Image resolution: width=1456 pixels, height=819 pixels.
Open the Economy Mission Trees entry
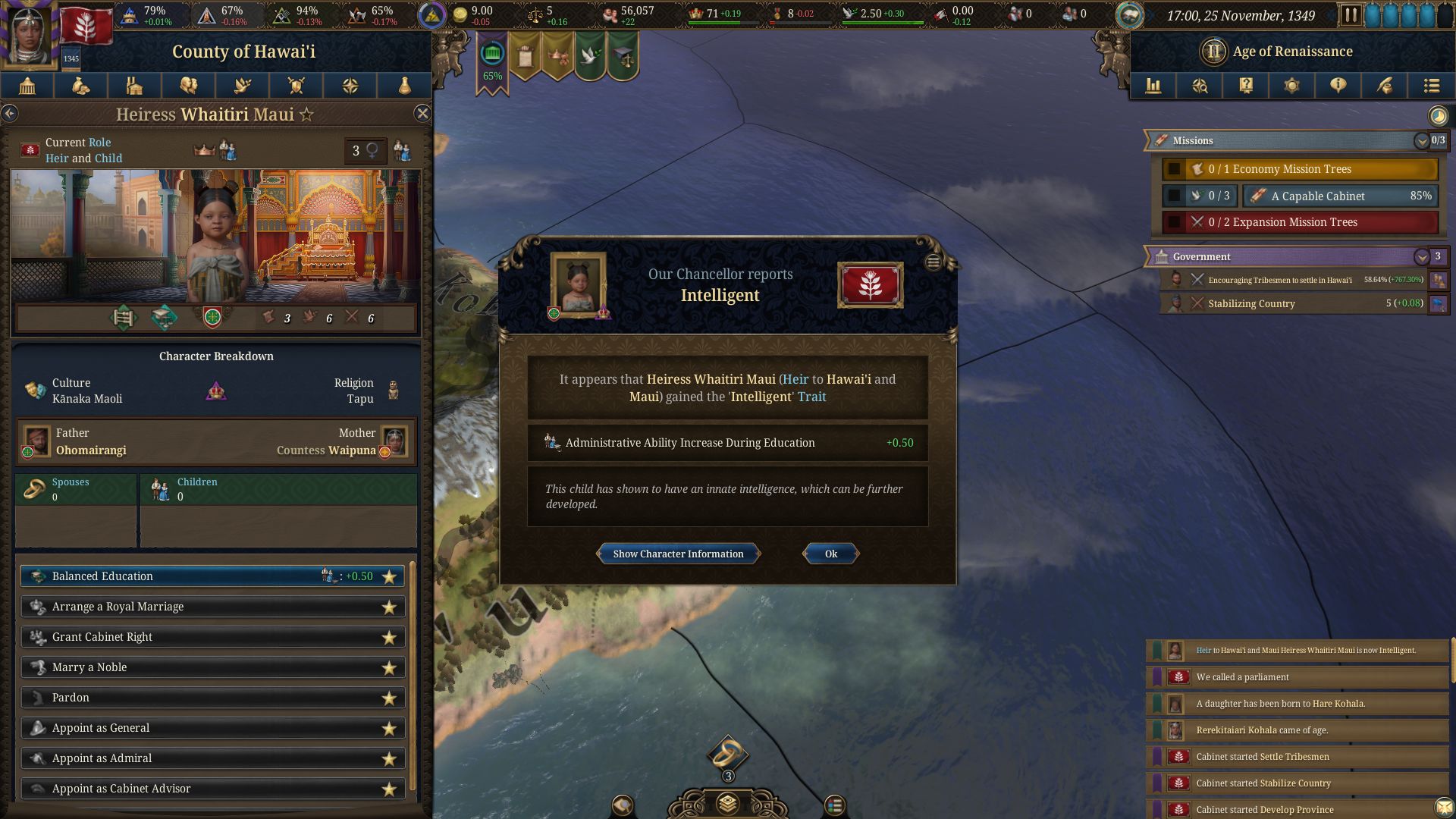pos(1300,169)
